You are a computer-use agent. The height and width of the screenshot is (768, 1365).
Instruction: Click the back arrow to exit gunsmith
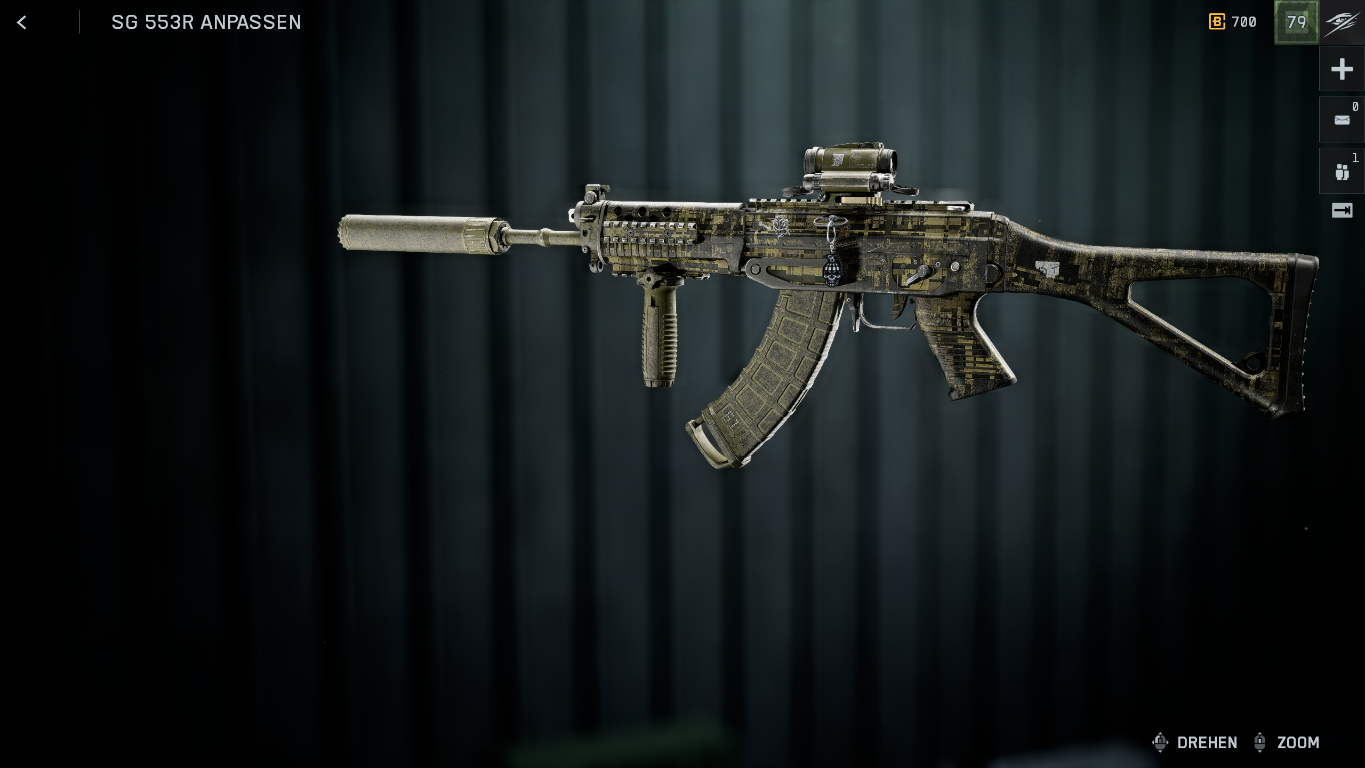click(21, 22)
